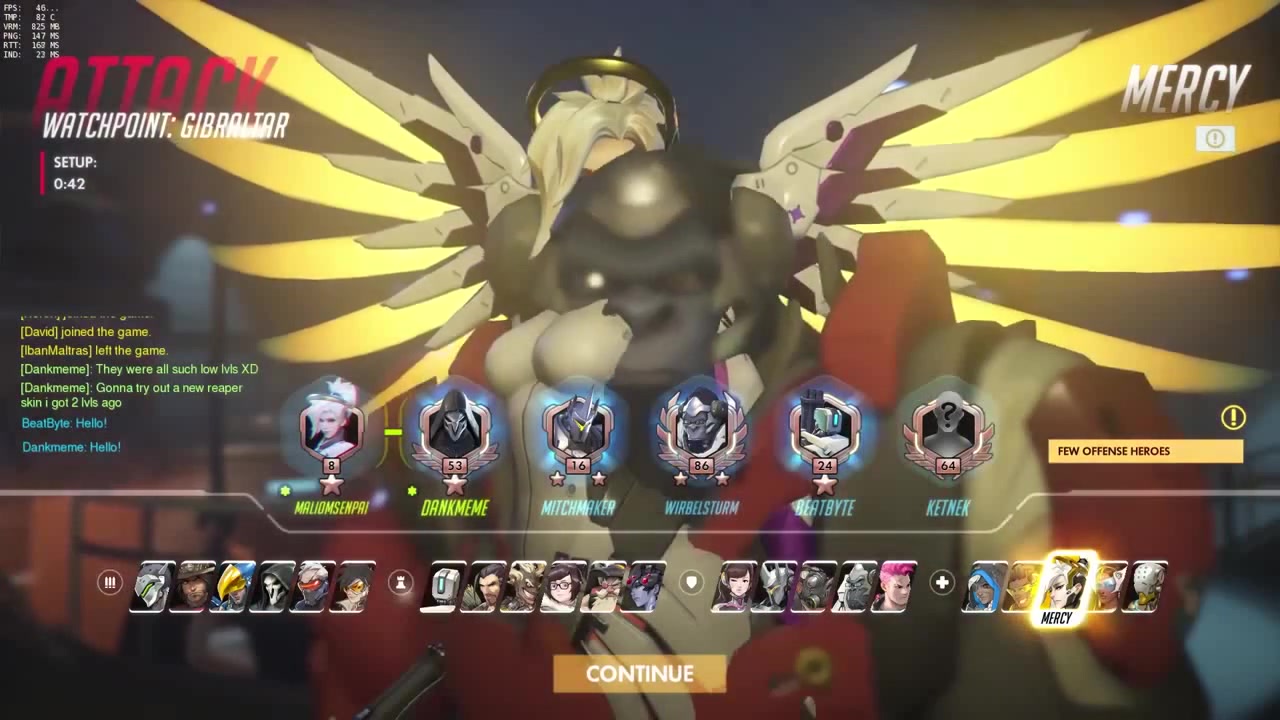
Task: Select Ana from the support heroes
Action: [983, 586]
